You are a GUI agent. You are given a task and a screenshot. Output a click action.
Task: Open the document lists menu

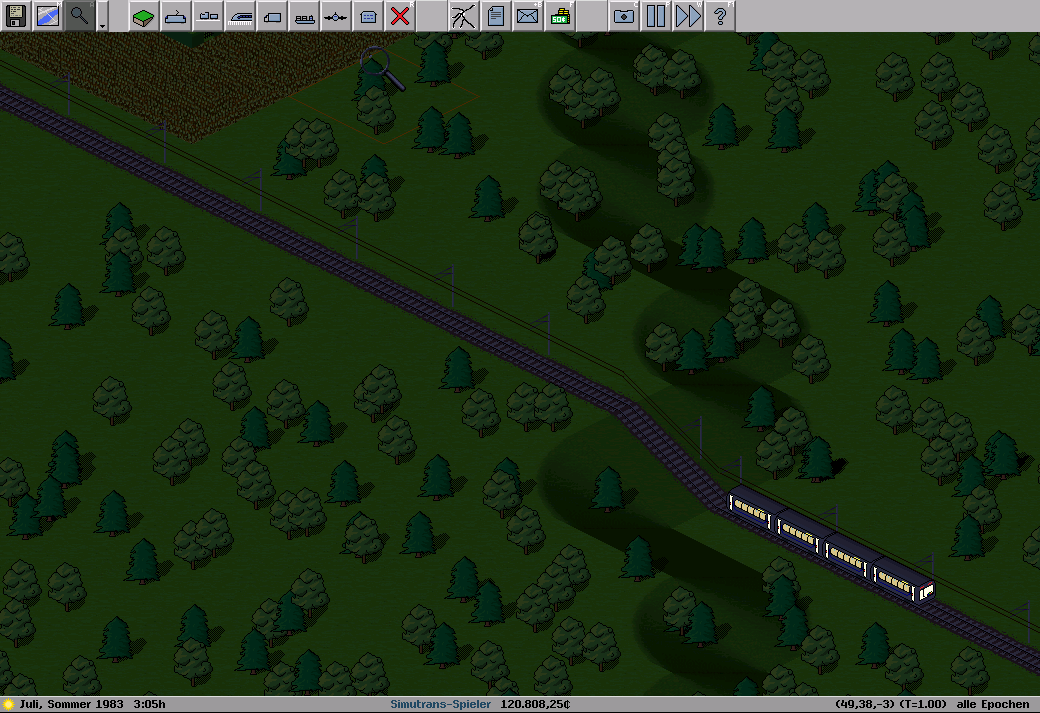[x=496, y=16]
